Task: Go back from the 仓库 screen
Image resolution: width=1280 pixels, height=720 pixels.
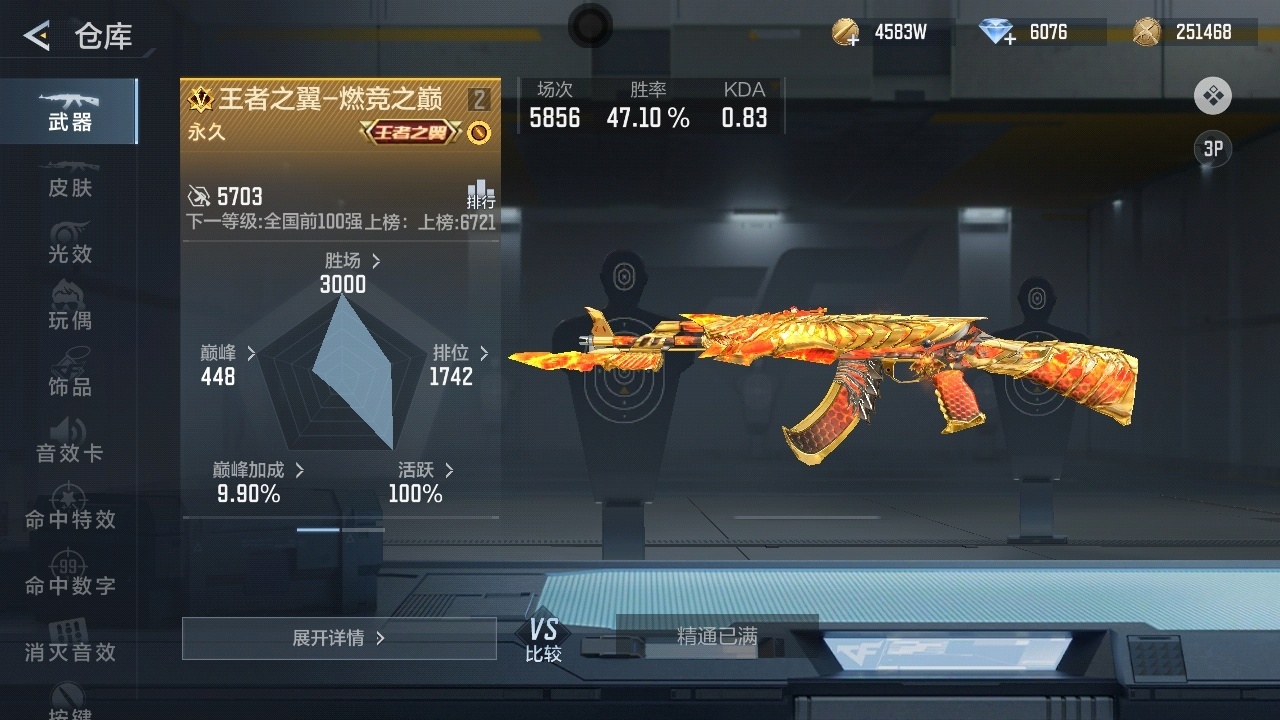Action: point(37,37)
